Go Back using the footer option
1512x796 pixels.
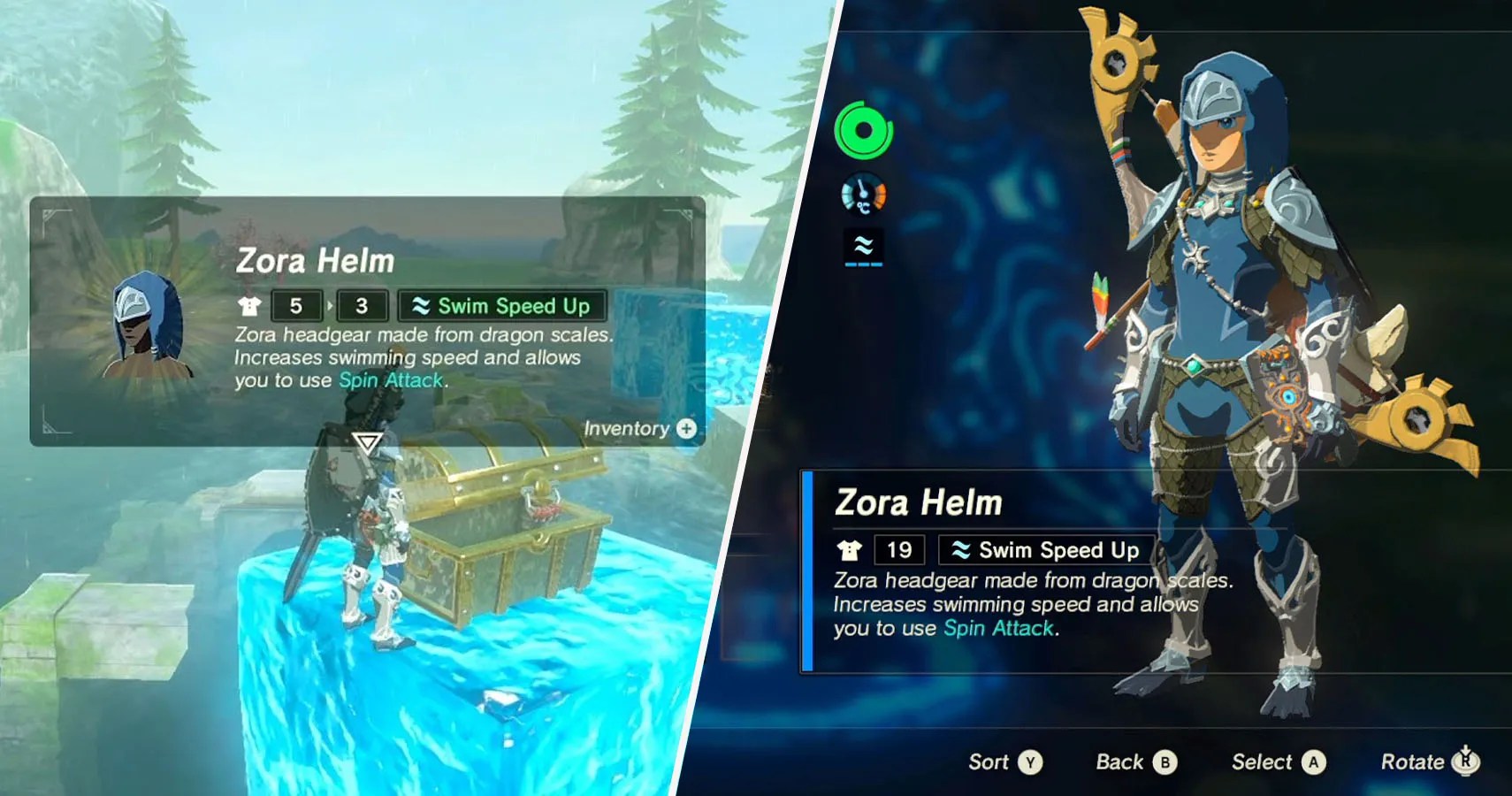(x=1136, y=762)
